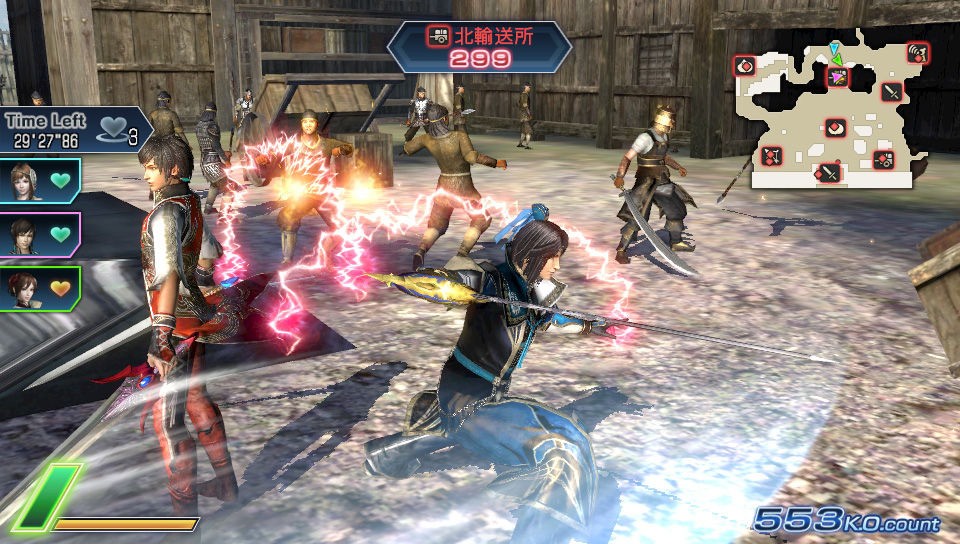Image resolution: width=960 pixels, height=544 pixels.
Task: Click the 北輸送所 target base banner
Action: [x=479, y=45]
